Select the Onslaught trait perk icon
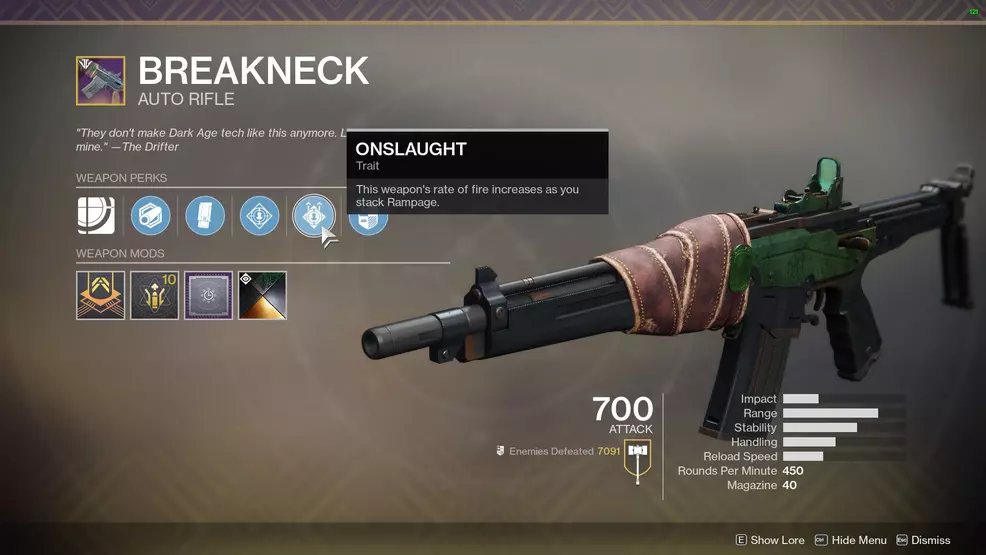Viewport: 986px width, 555px height. 313,215
